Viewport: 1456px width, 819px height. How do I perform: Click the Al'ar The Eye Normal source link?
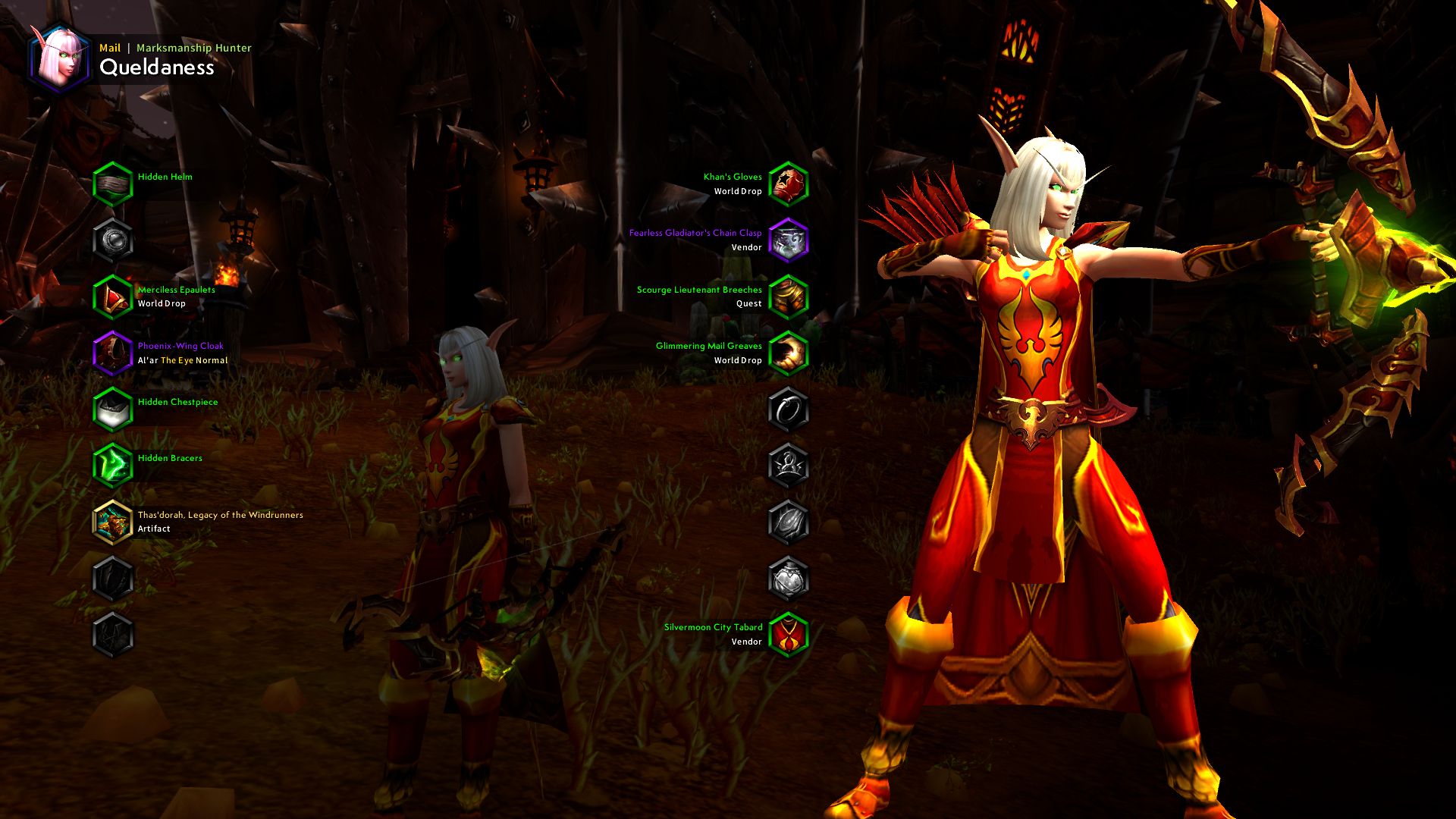[182, 360]
